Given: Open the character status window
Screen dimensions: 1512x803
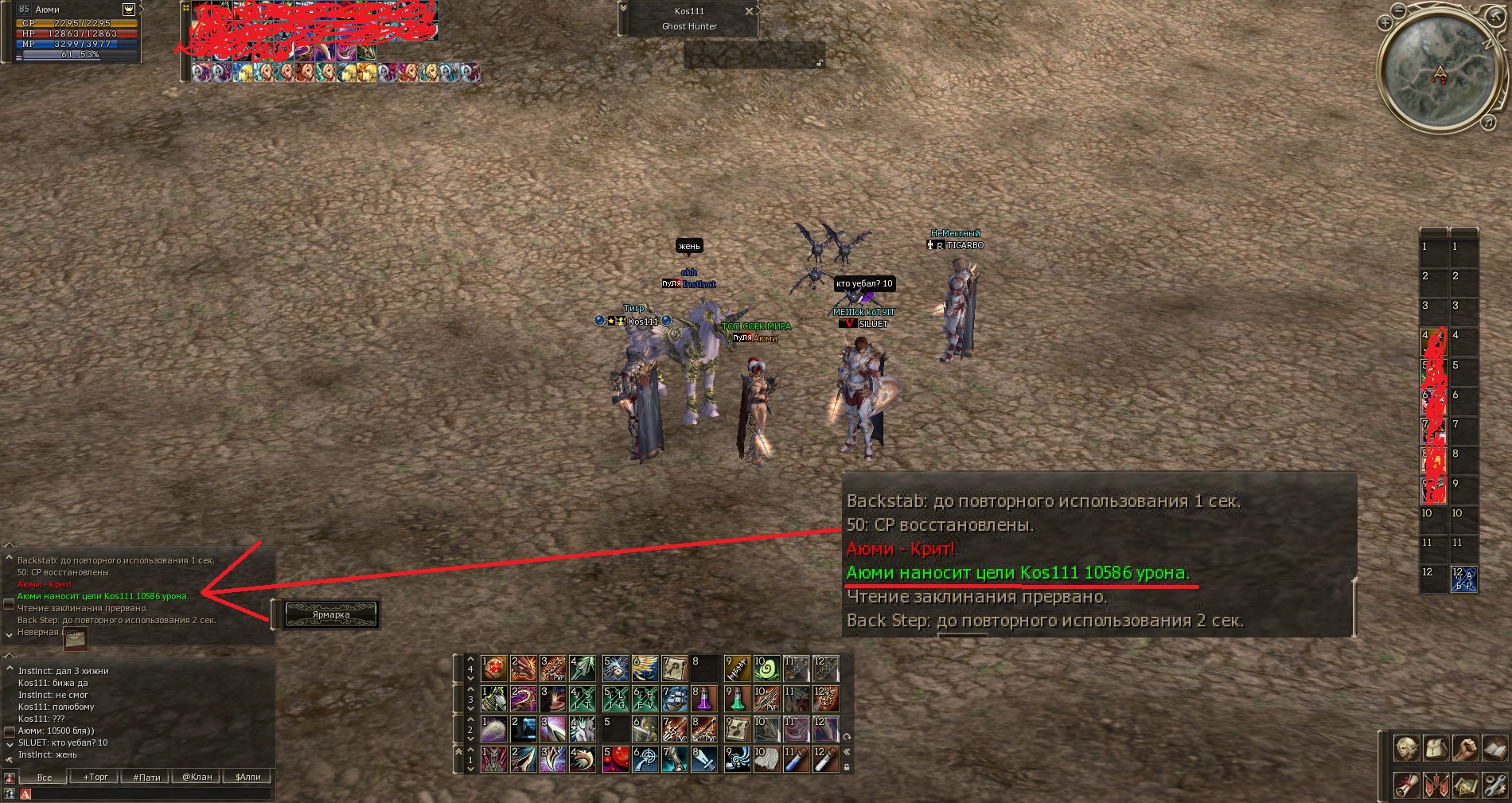Looking at the screenshot, I should (1406, 748).
